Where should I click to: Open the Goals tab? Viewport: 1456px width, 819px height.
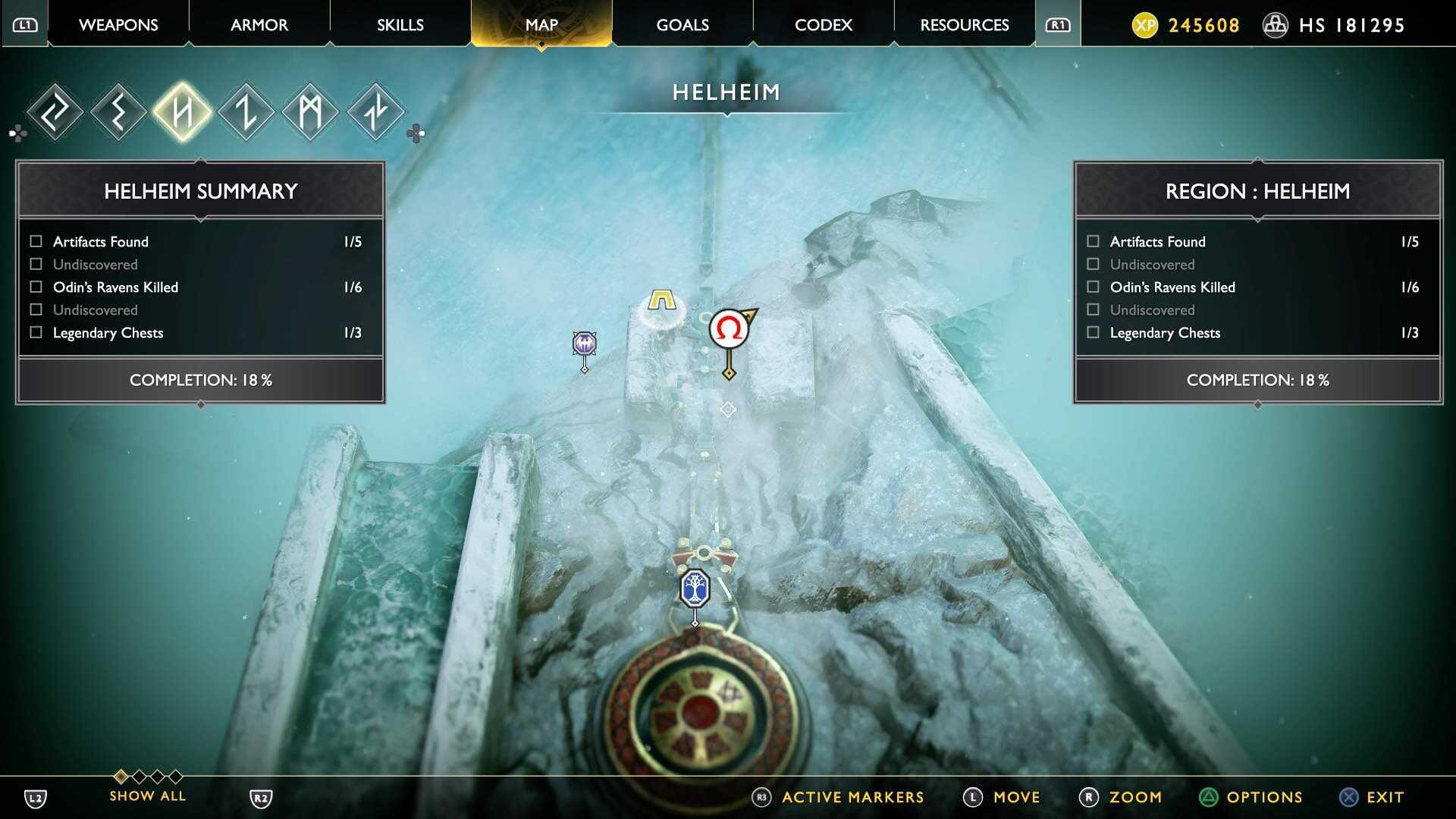pos(682,25)
